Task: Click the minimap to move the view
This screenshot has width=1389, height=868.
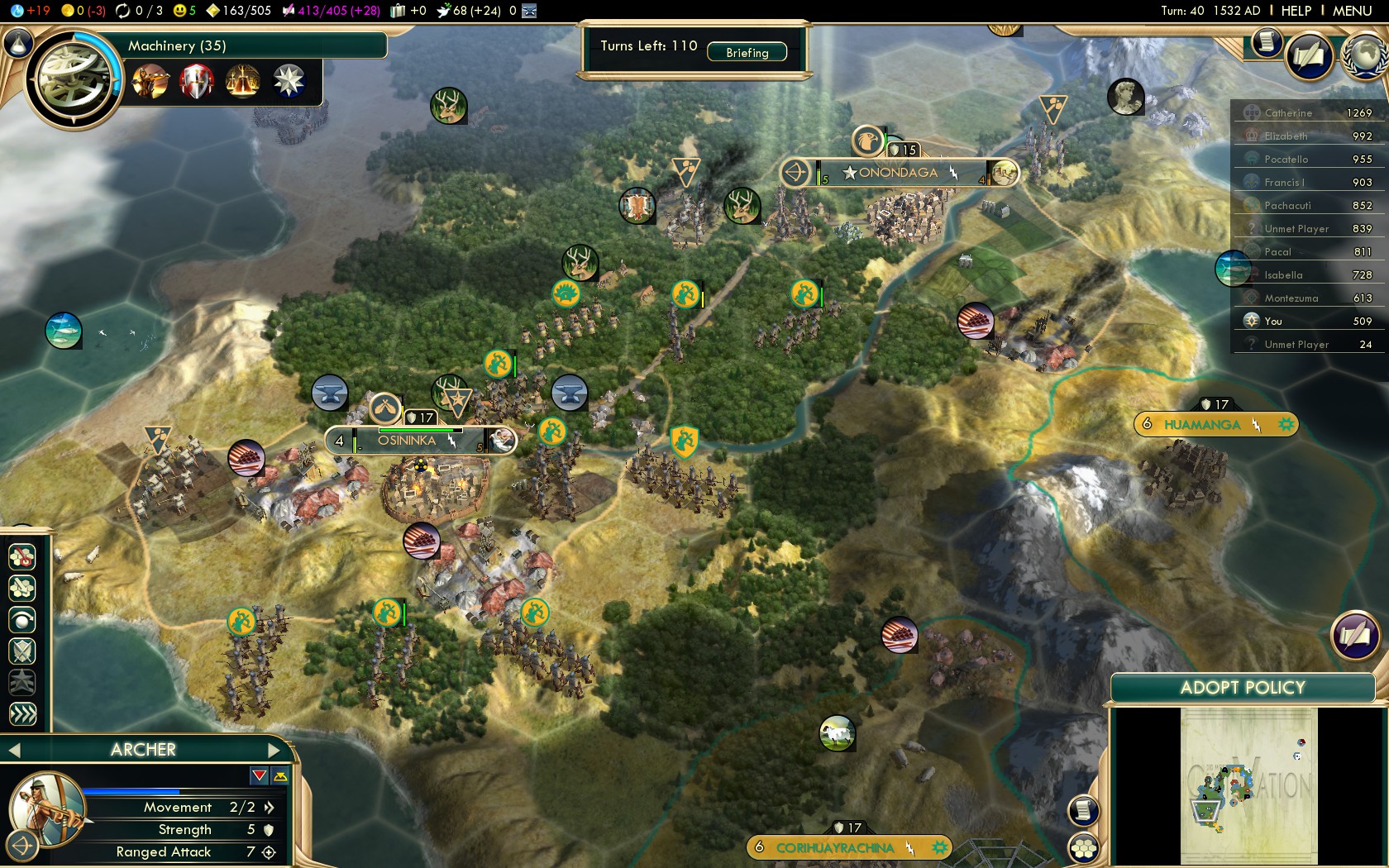Action: coord(1248,785)
